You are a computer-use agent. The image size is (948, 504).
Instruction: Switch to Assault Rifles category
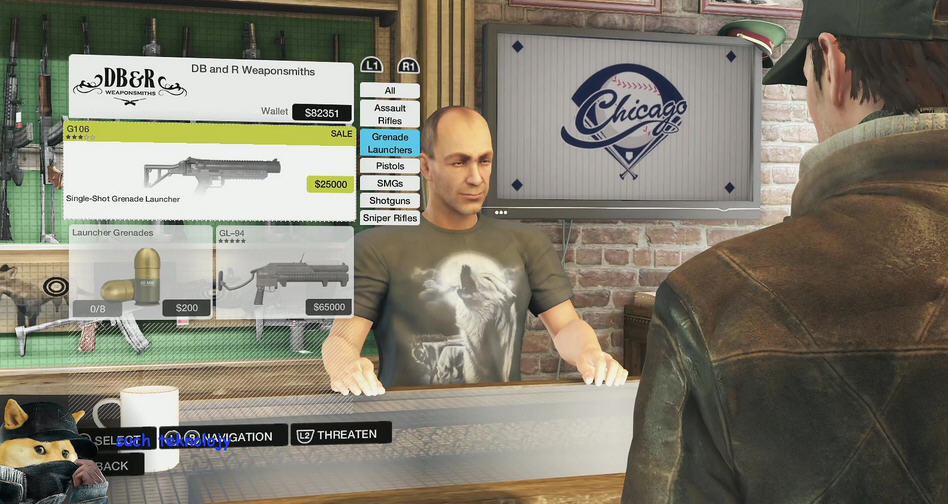389,114
